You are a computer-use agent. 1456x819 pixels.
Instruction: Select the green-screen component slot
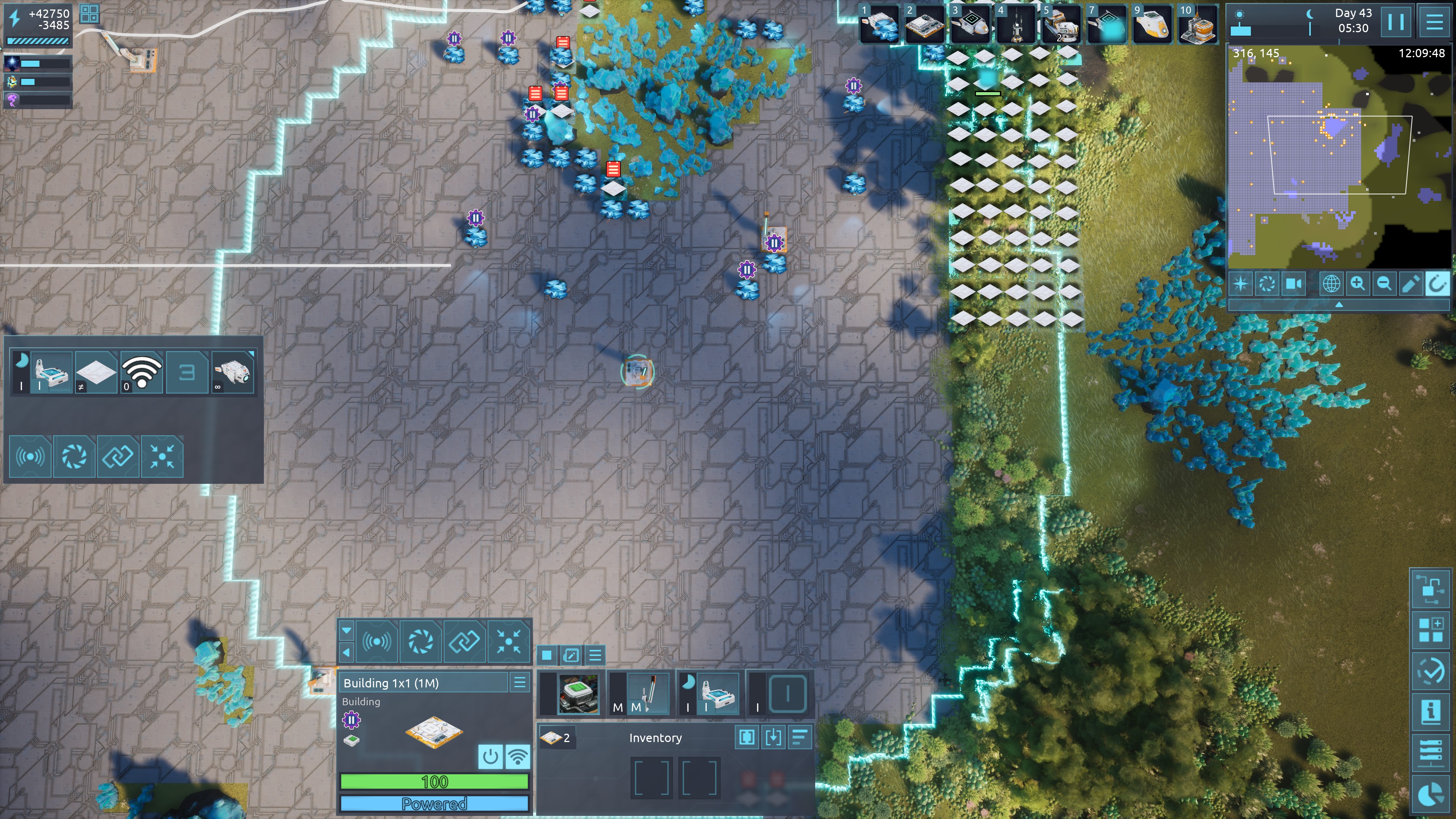tap(577, 693)
